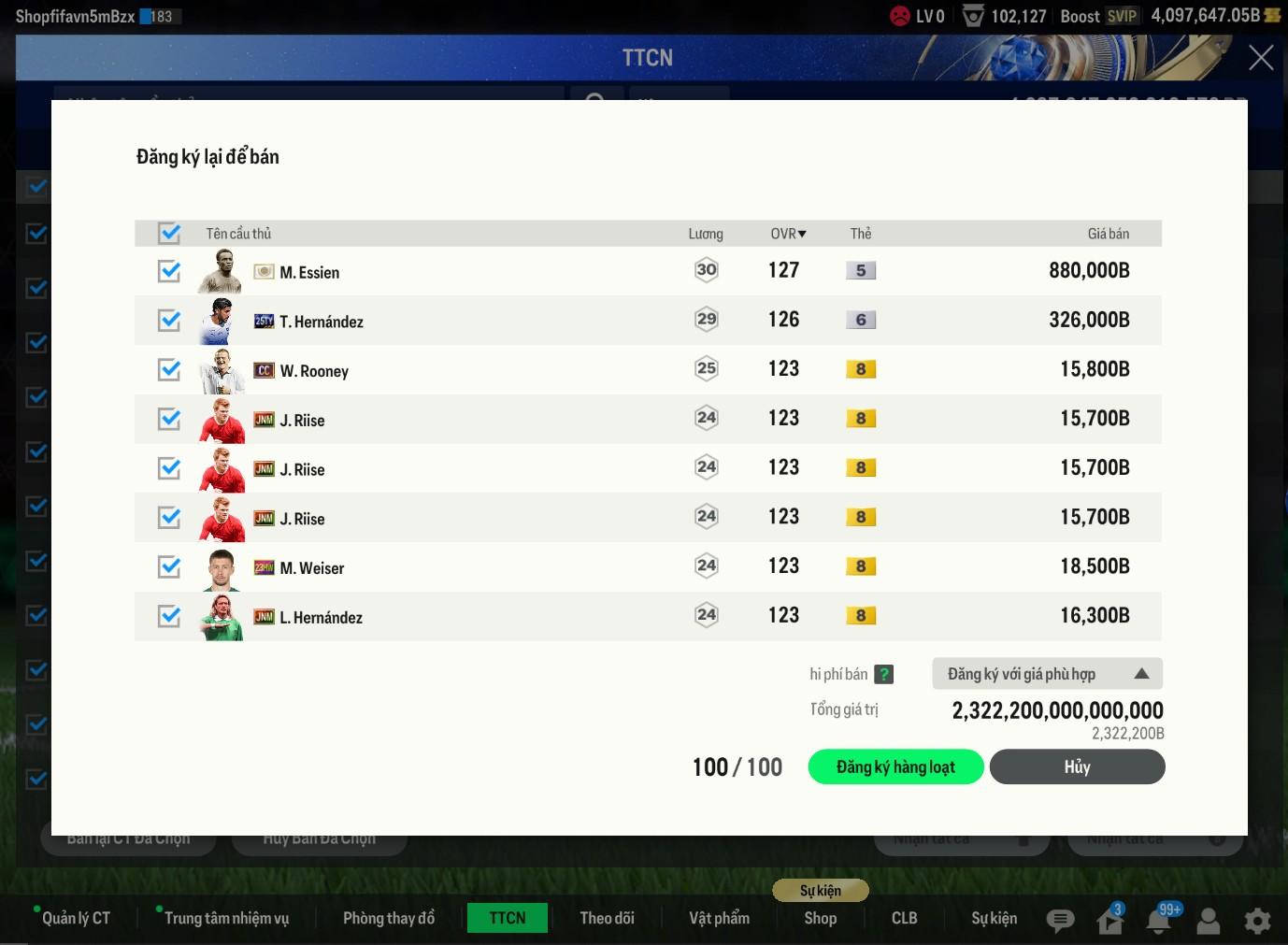Screen dimensions: 1288x945
Task: Confirm with the green Đăng ký hàng loạt button
Action: point(895,766)
